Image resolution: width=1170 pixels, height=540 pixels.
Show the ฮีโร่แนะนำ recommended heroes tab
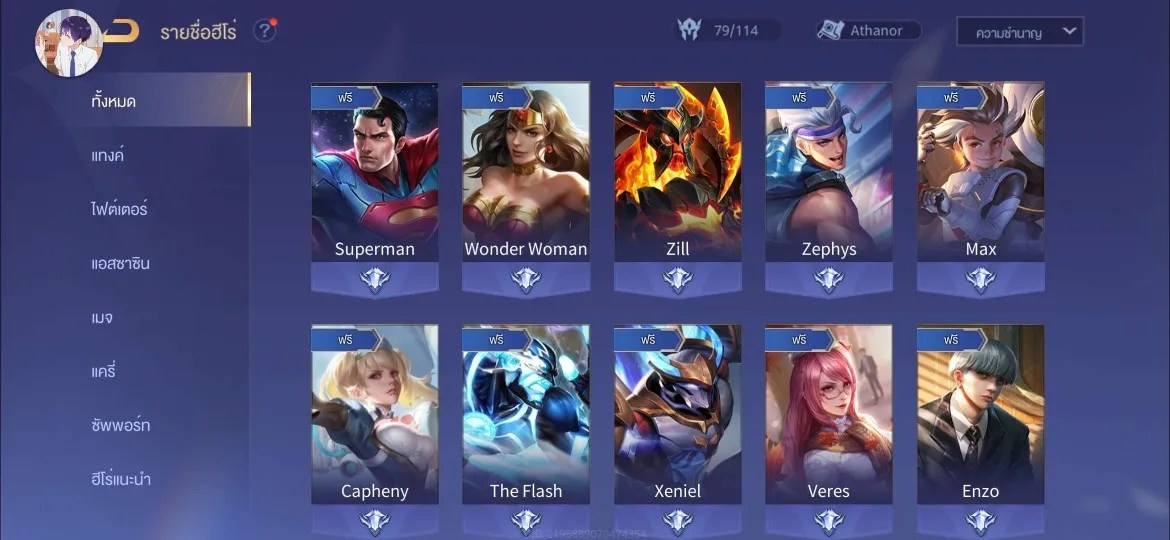point(121,479)
